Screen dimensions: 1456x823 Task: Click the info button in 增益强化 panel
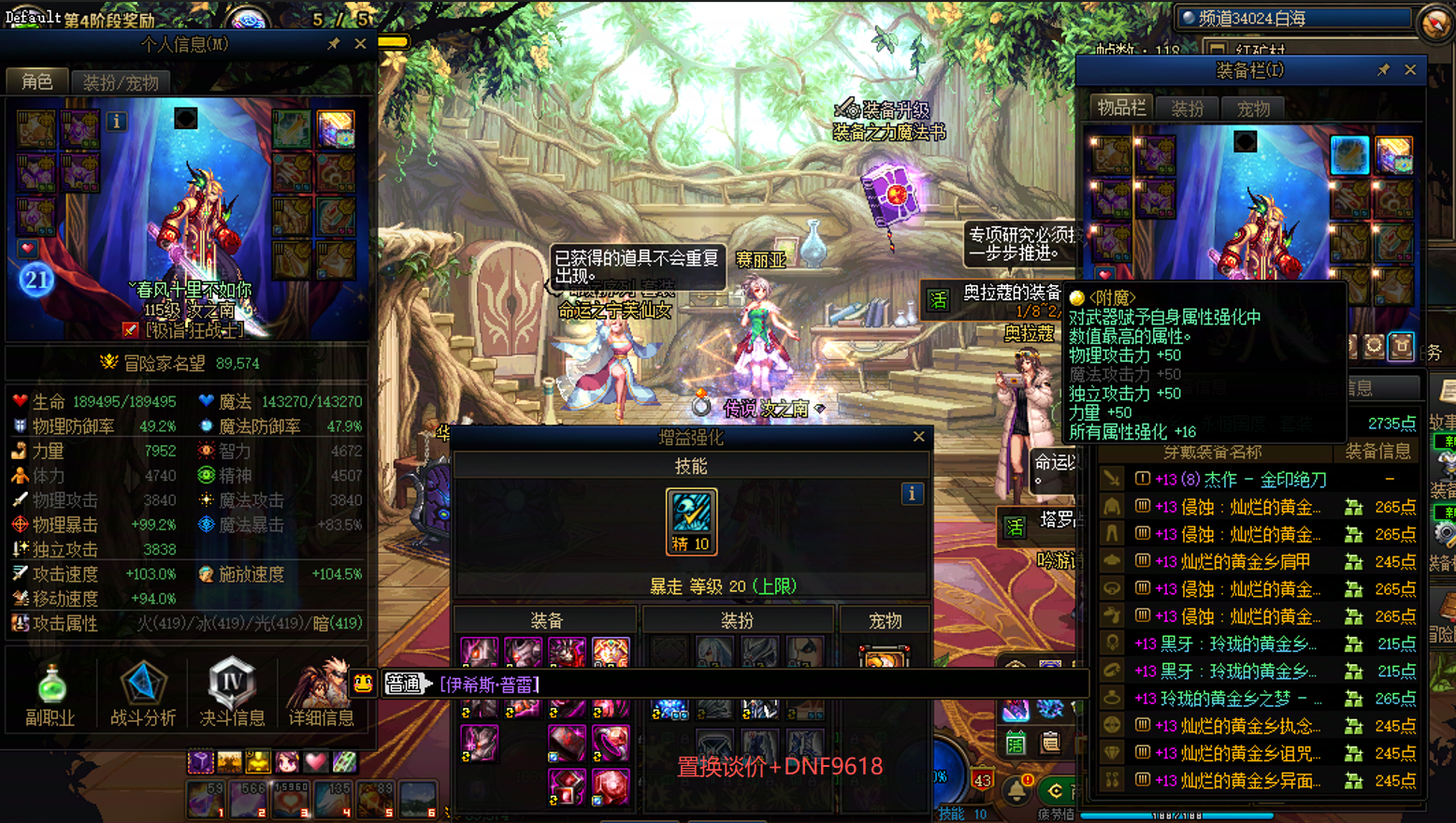tap(912, 494)
